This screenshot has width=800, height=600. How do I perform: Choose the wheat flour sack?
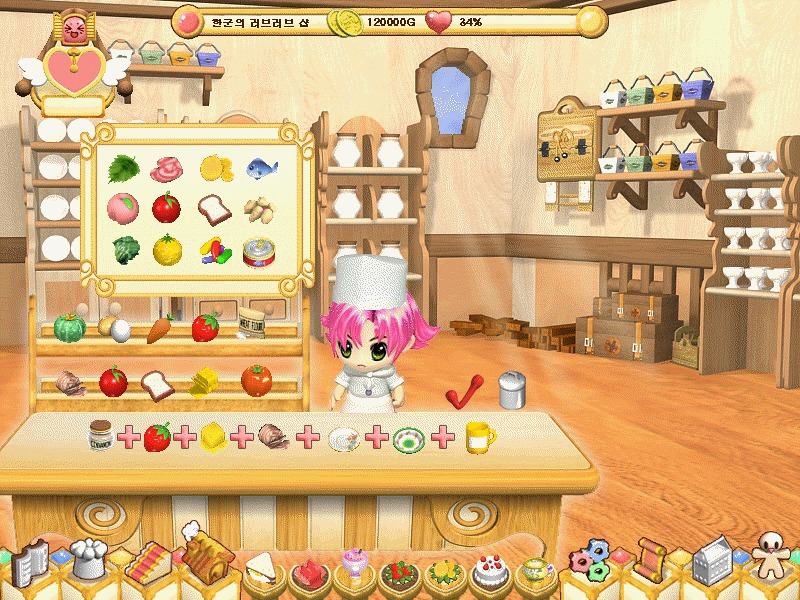point(250,324)
